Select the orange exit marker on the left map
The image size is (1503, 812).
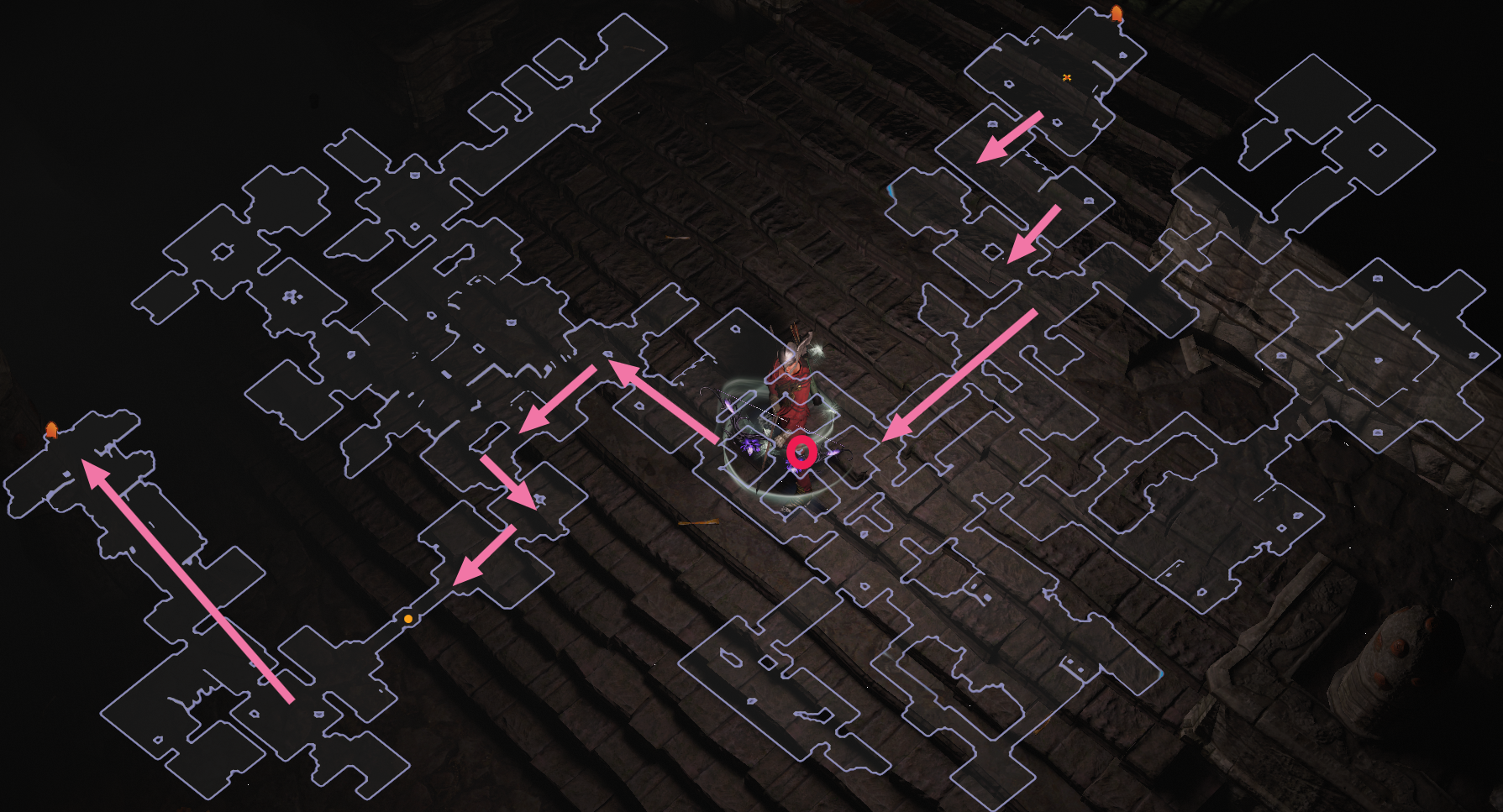(52, 428)
